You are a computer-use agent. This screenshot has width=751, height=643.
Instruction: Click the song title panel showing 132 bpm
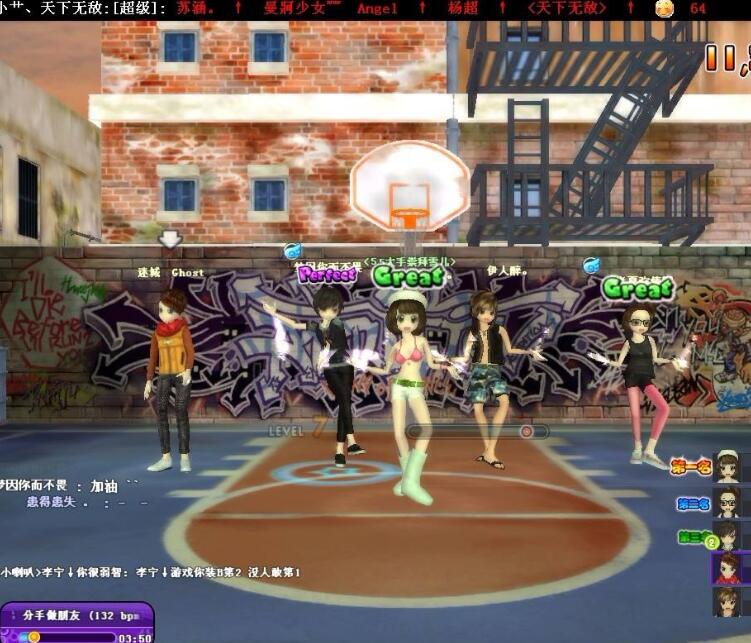(78, 615)
